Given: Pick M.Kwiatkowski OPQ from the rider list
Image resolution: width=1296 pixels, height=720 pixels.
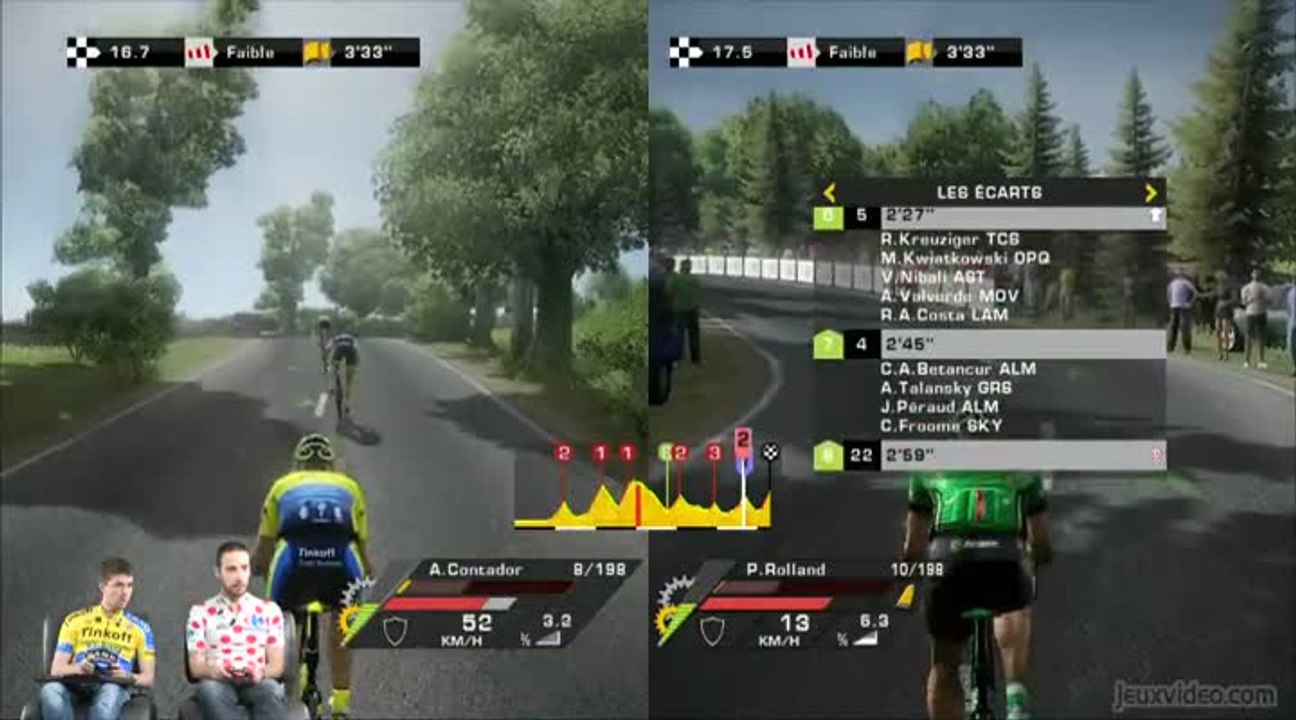Looking at the screenshot, I should [x=965, y=258].
